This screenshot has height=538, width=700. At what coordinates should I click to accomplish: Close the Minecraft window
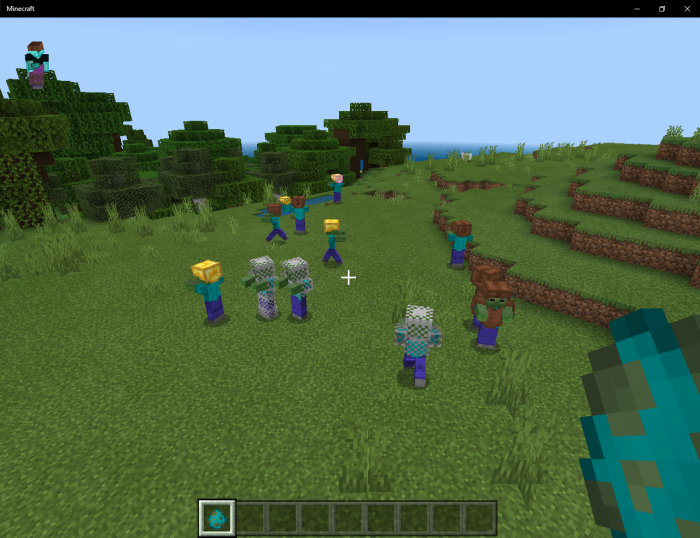click(x=685, y=8)
